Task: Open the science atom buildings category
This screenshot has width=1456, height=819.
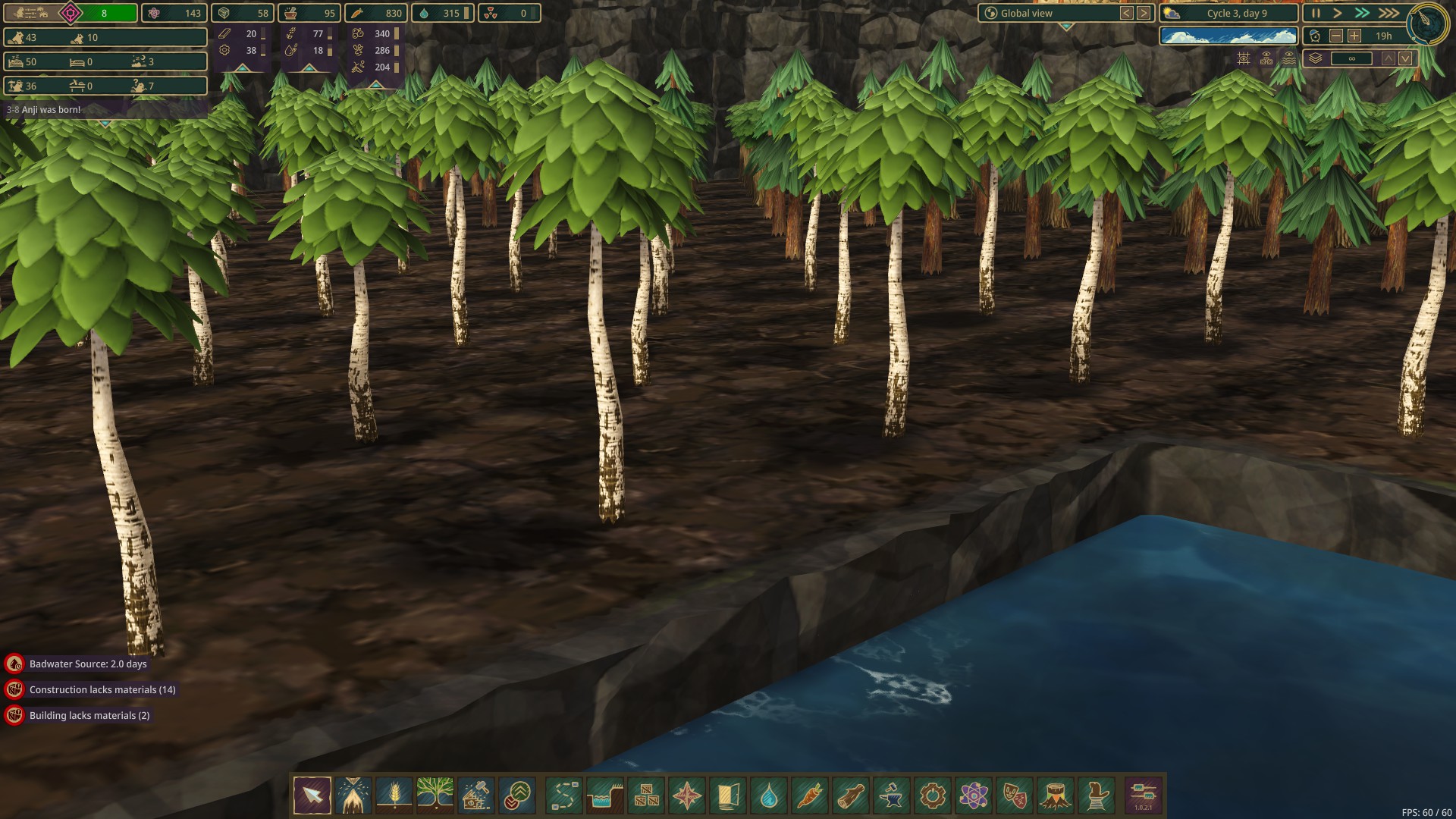Action: coord(974,795)
